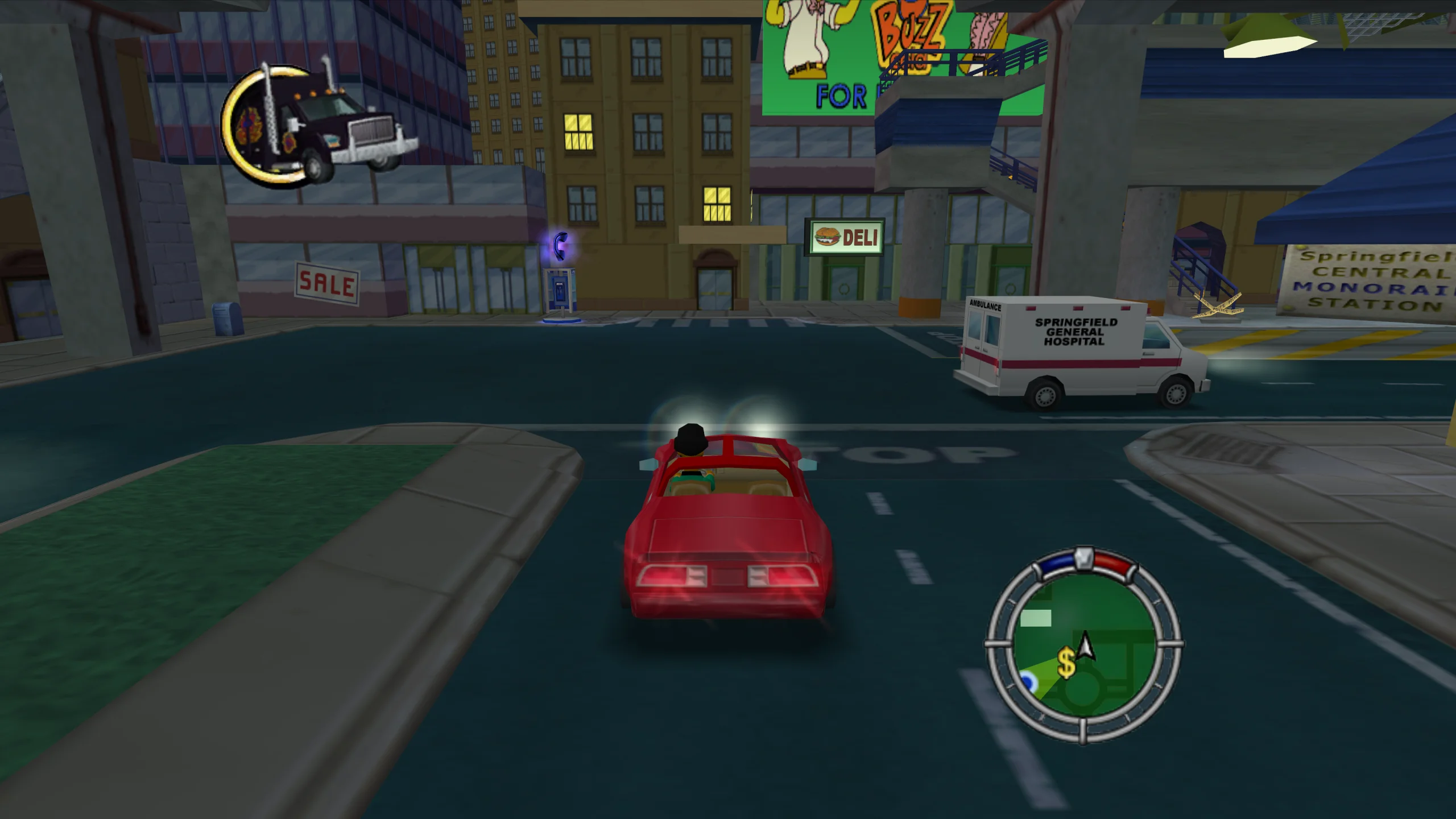Open the circular radar minimap

(1083, 646)
